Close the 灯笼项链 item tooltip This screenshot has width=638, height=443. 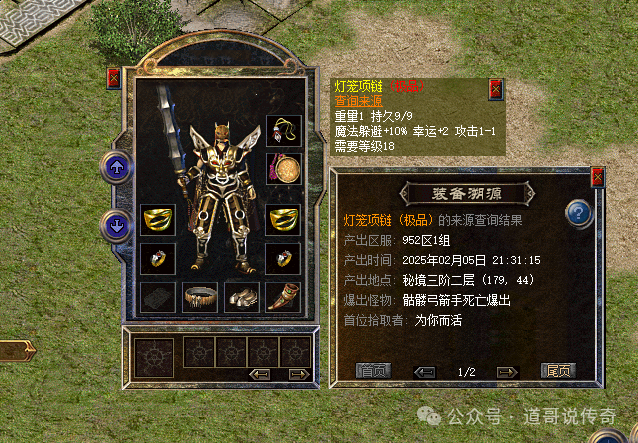[x=494, y=89]
